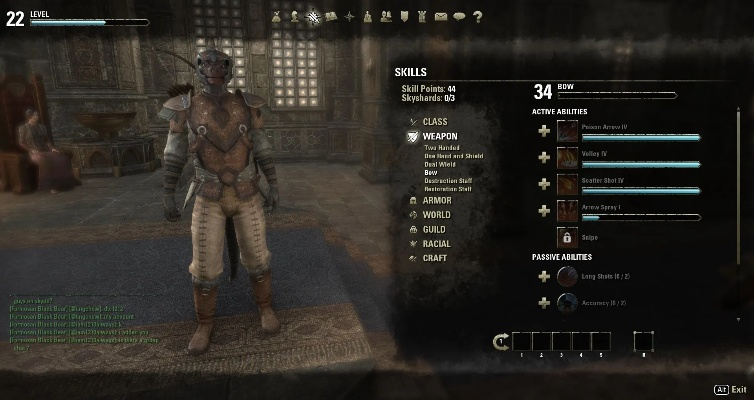
Task: Open the journal book icon
Action: pos(332,16)
